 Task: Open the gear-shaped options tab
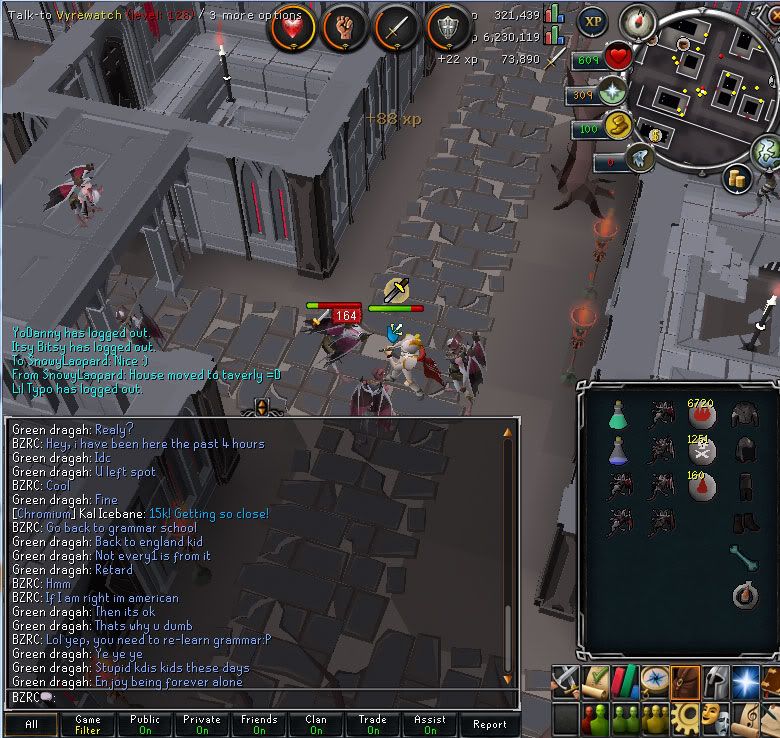click(686, 718)
